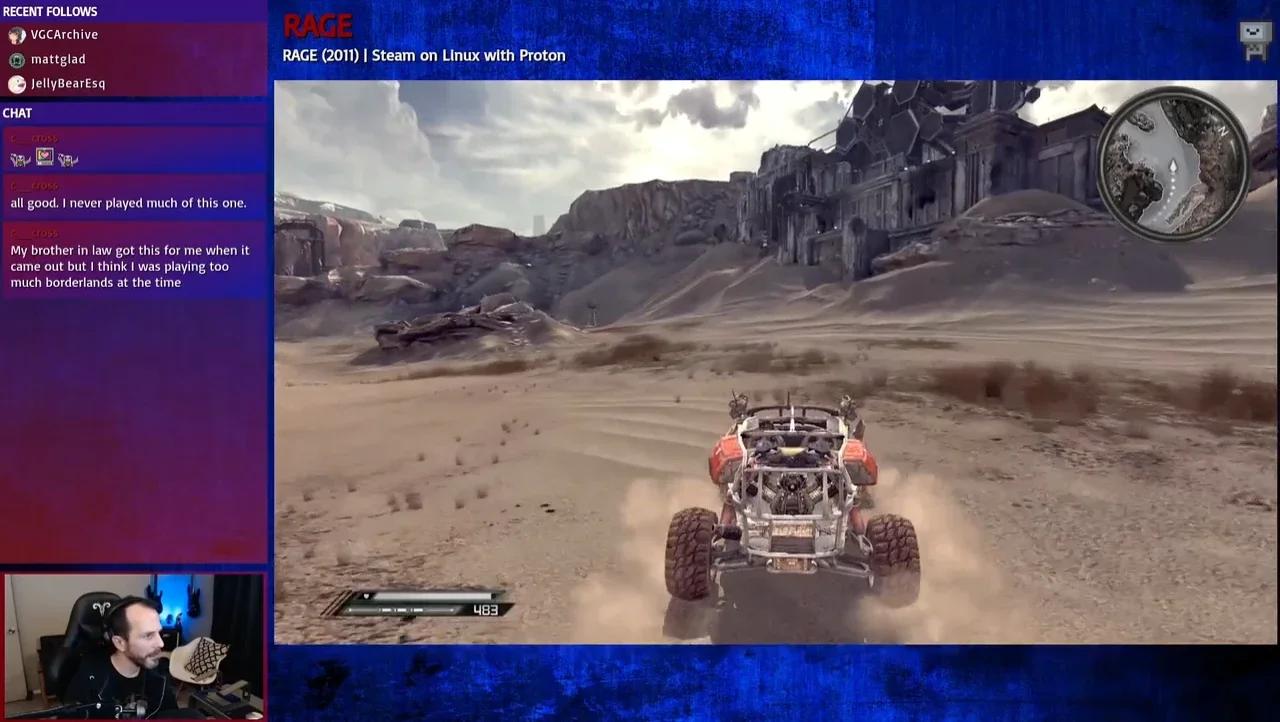
Task: Click the VGCArchive follower avatar
Action: [x=17, y=34]
